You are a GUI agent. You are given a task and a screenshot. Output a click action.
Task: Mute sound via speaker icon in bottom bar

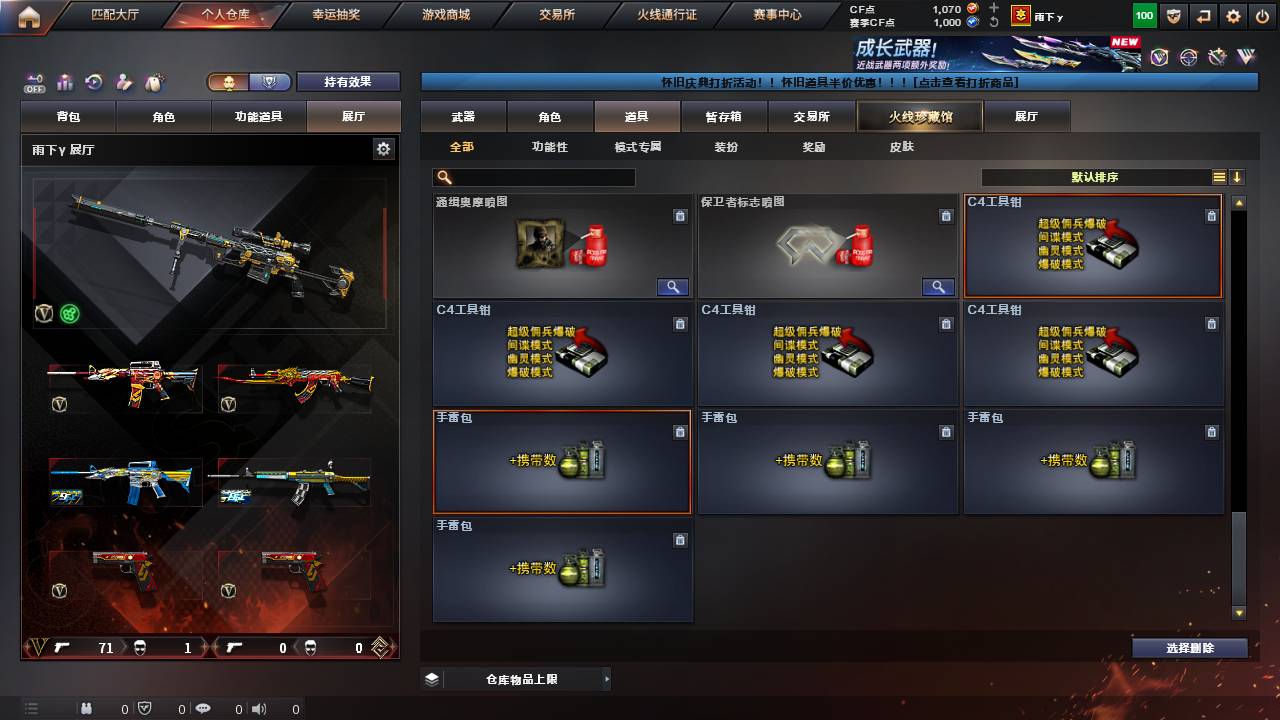click(x=260, y=709)
